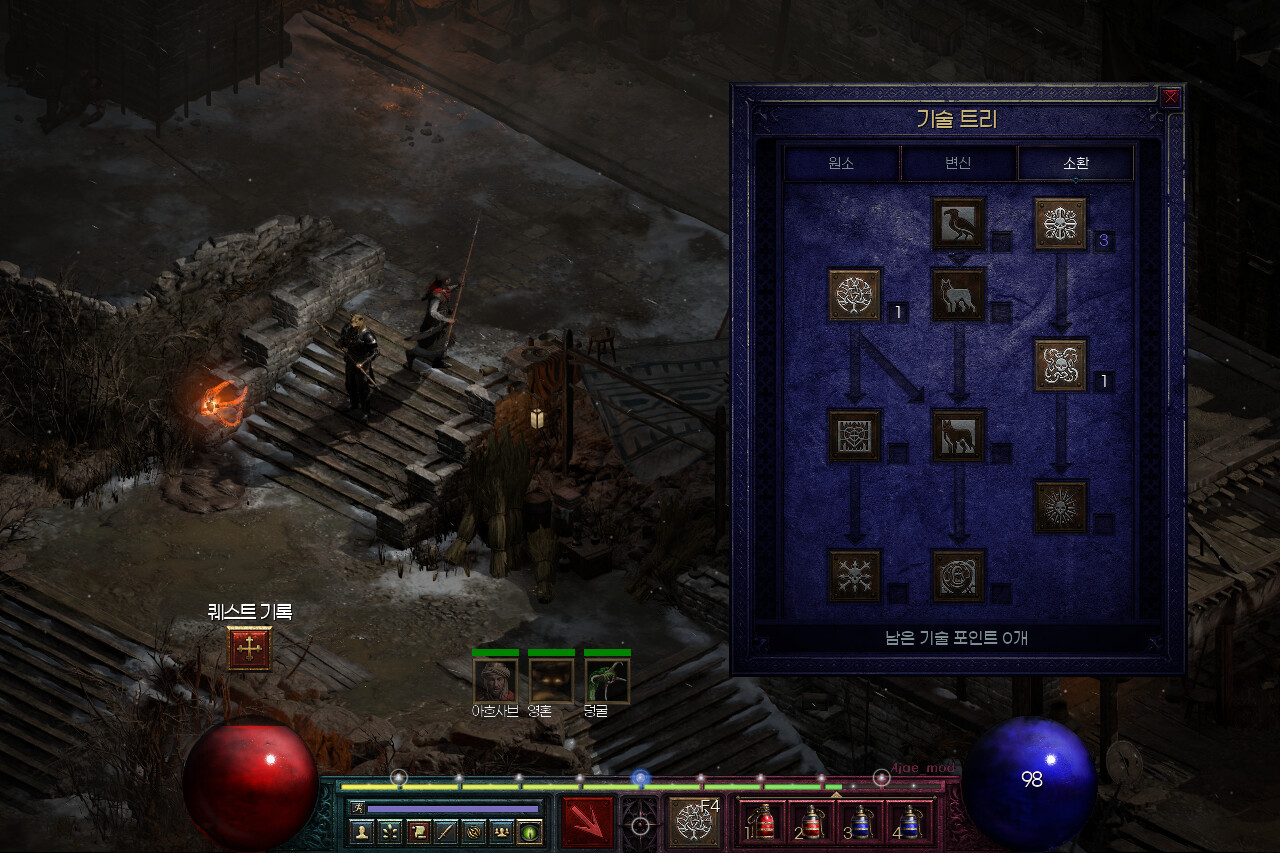Choose the Heart of Wolverine skill

(x=855, y=435)
